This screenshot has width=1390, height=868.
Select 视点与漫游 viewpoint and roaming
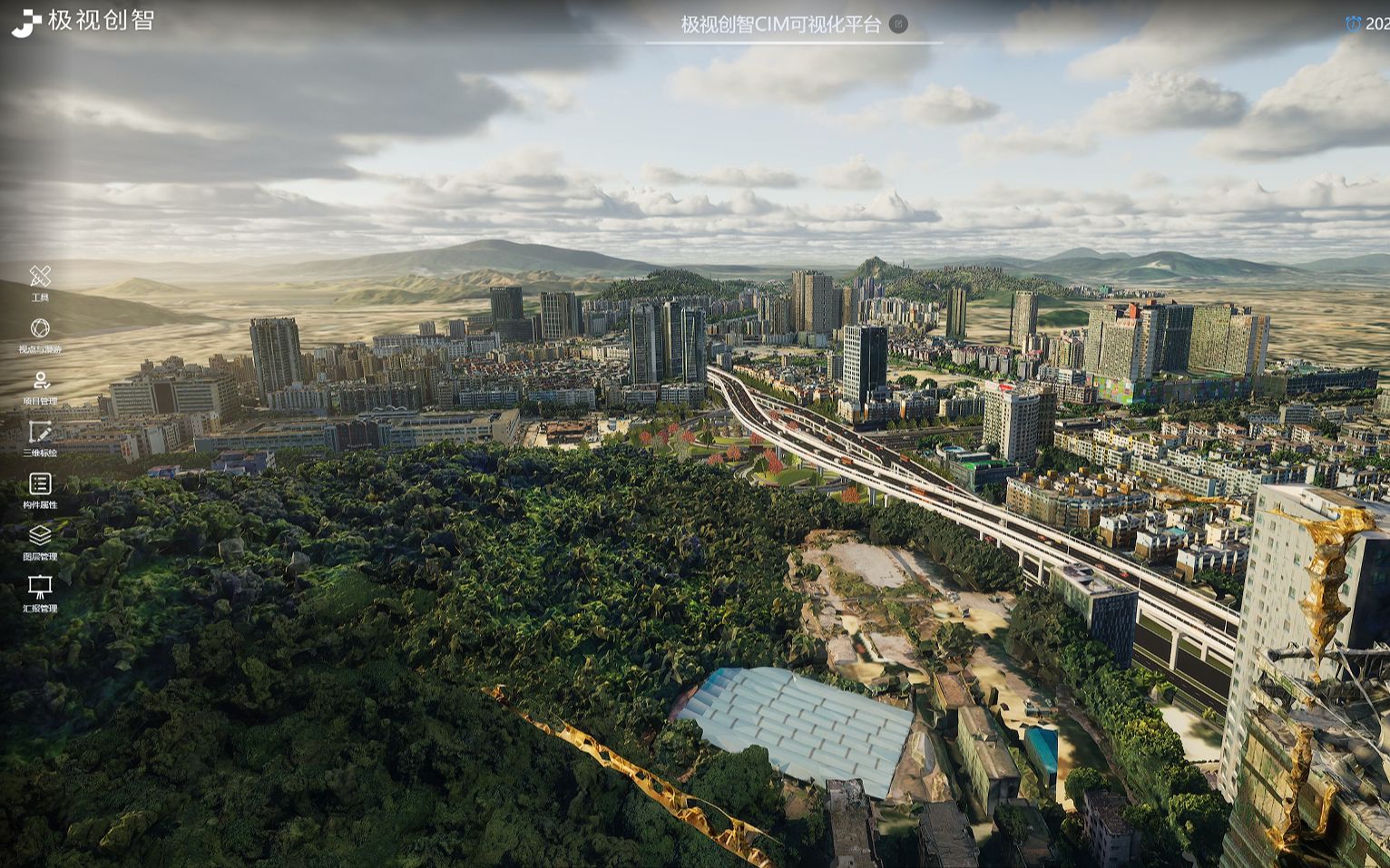pos(40,329)
